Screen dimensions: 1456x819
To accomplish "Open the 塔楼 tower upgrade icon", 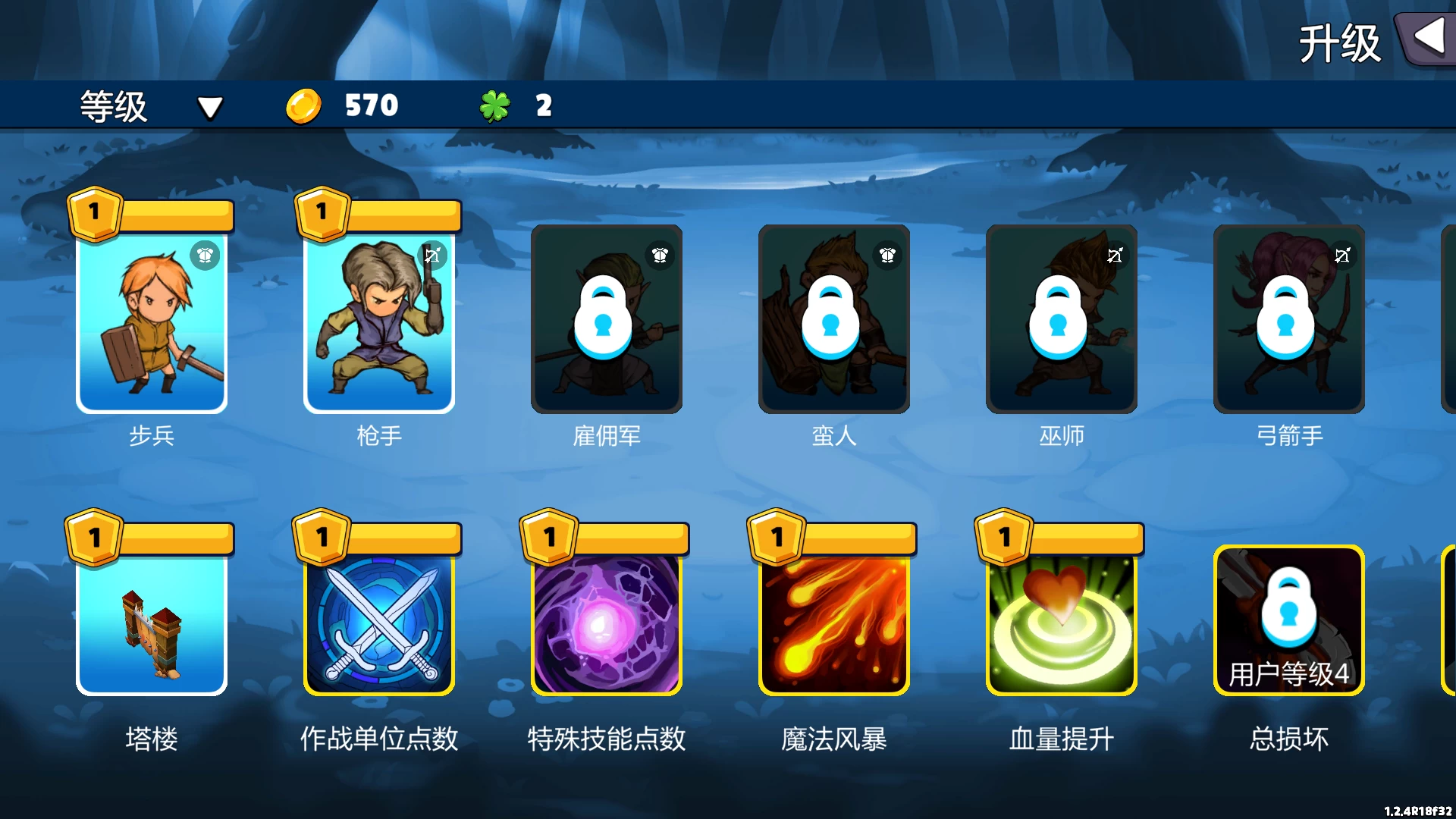I will pos(152,622).
